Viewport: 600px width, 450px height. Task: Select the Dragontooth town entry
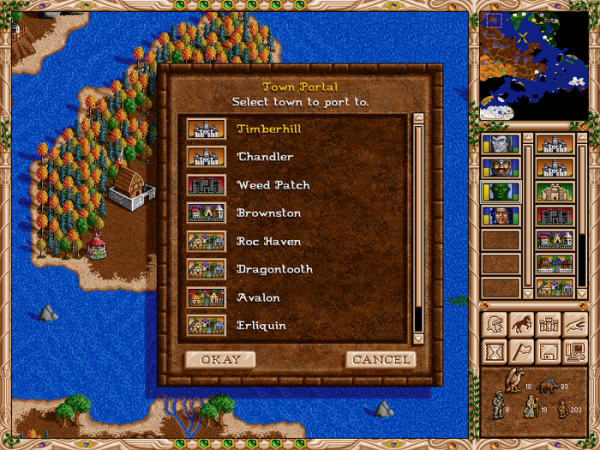click(x=274, y=269)
